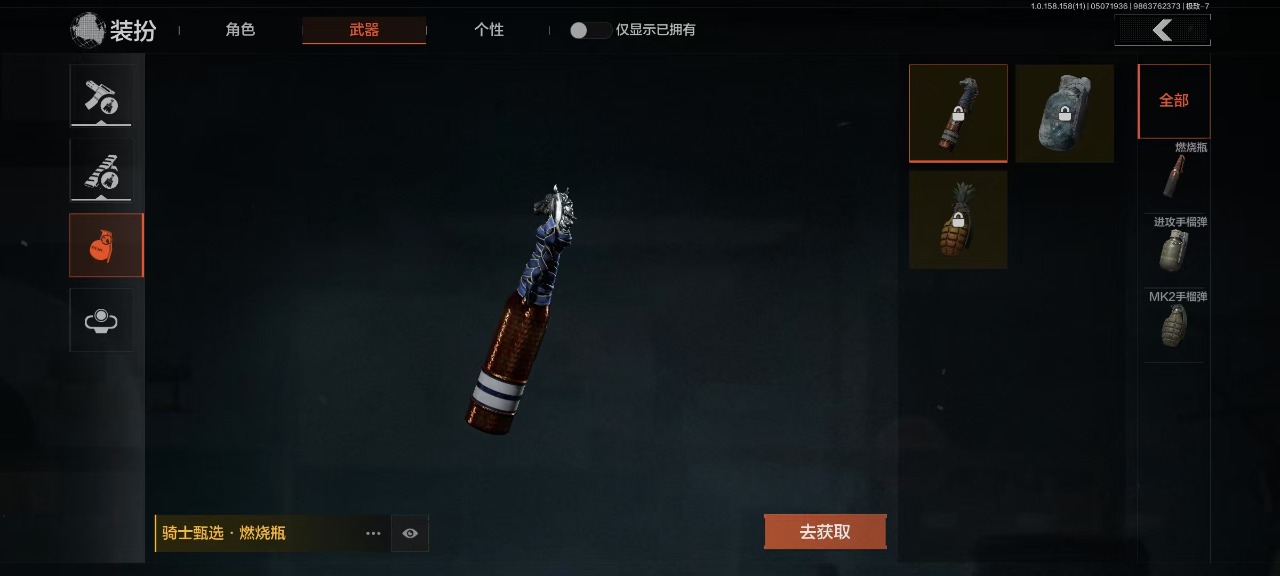The image size is (1280, 576).
Task: Go back with the arrow button
Action: click(x=1162, y=31)
